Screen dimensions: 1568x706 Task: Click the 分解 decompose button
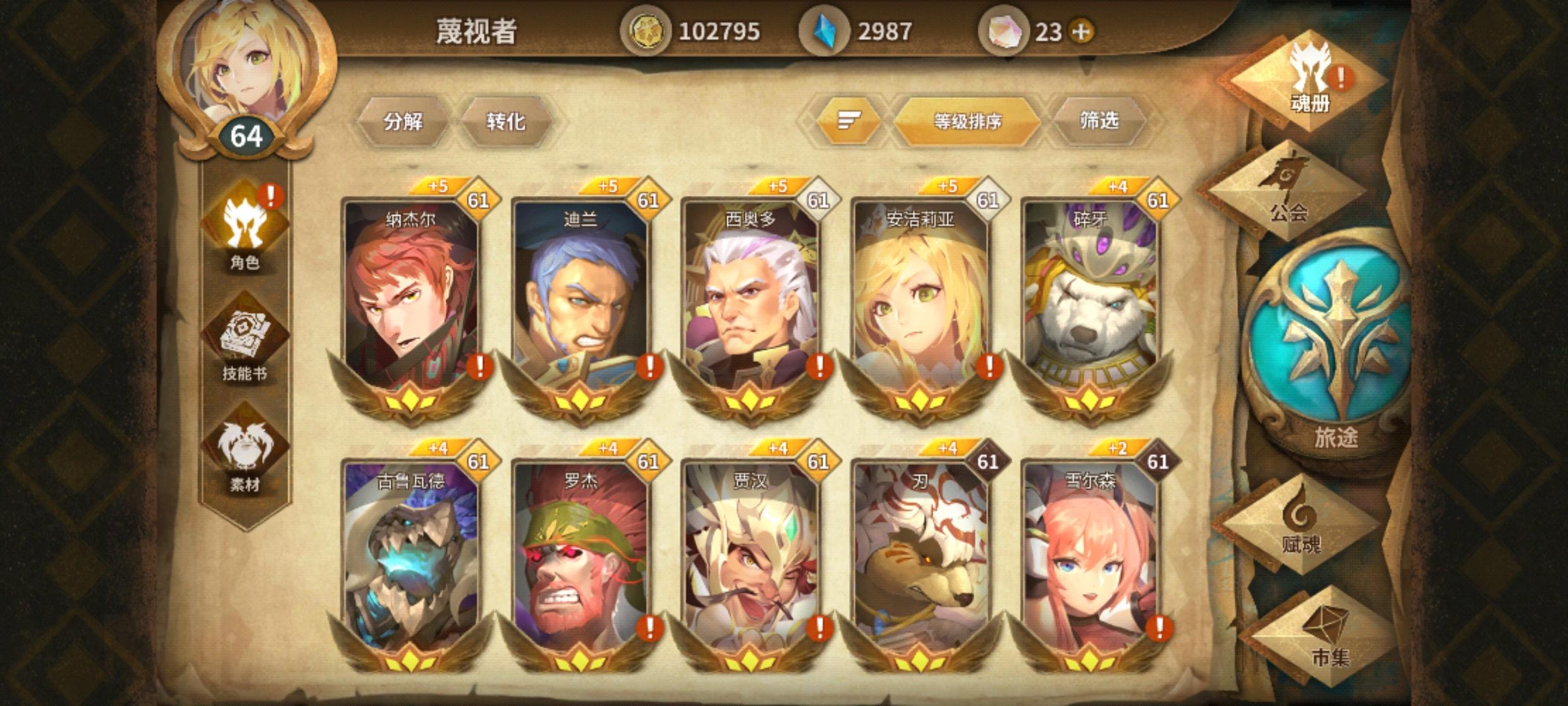pos(405,121)
